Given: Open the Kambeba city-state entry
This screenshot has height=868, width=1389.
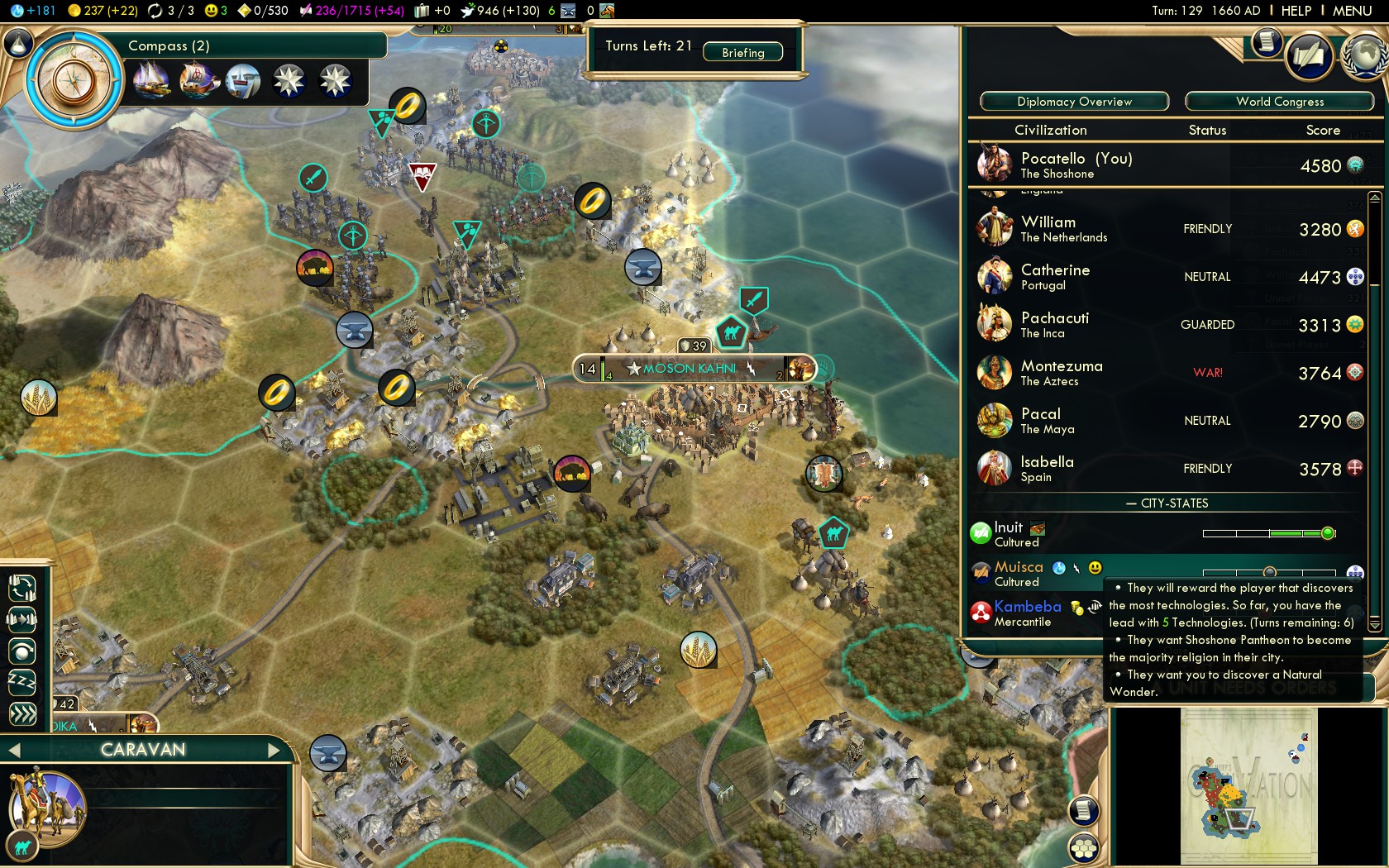Looking at the screenshot, I should [x=1028, y=613].
